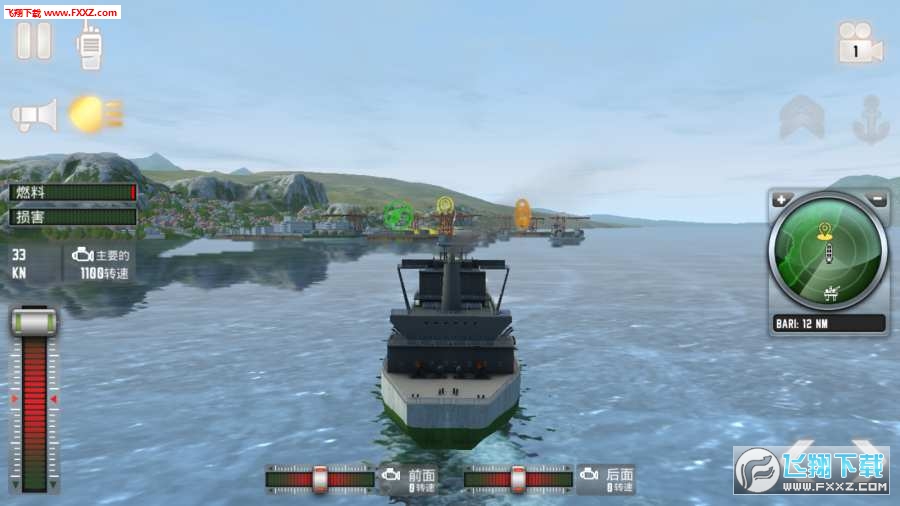Screen dimensions: 900x506
Task: Toggle the ship's searchlight
Action: coord(94,114)
